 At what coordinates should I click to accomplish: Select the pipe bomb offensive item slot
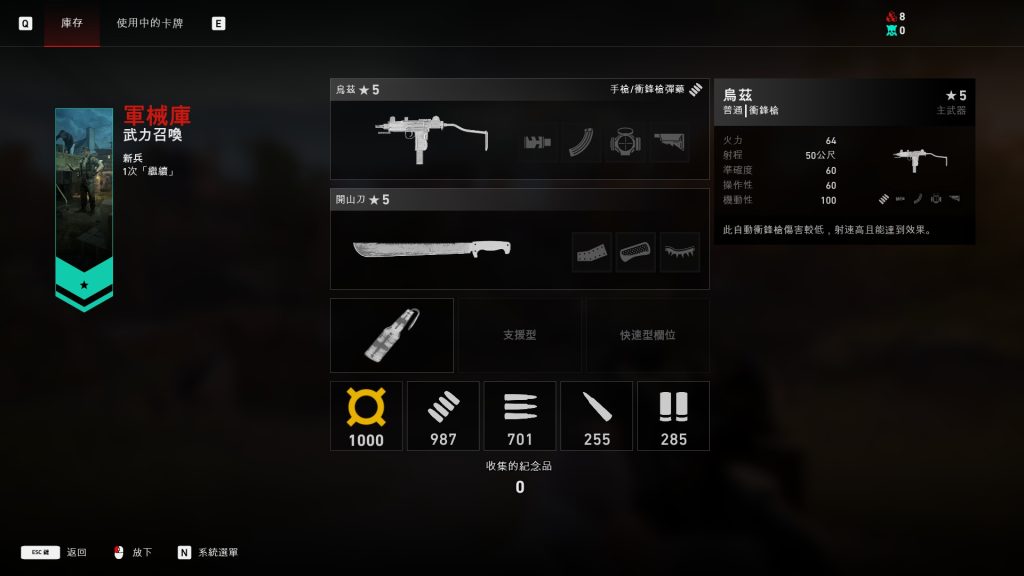pos(392,335)
